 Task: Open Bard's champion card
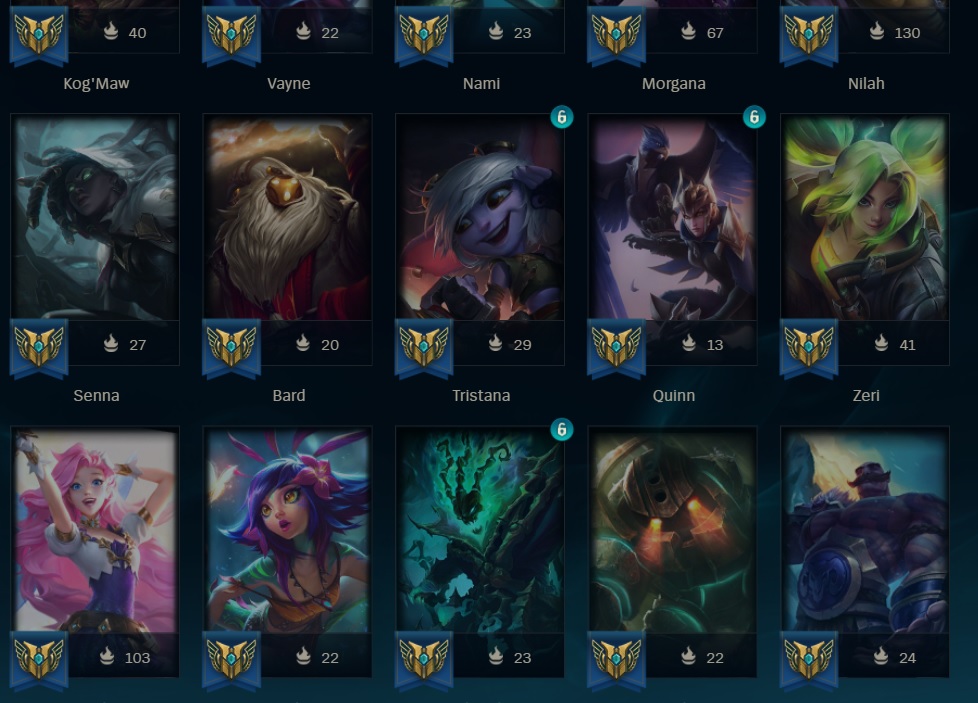[288, 220]
